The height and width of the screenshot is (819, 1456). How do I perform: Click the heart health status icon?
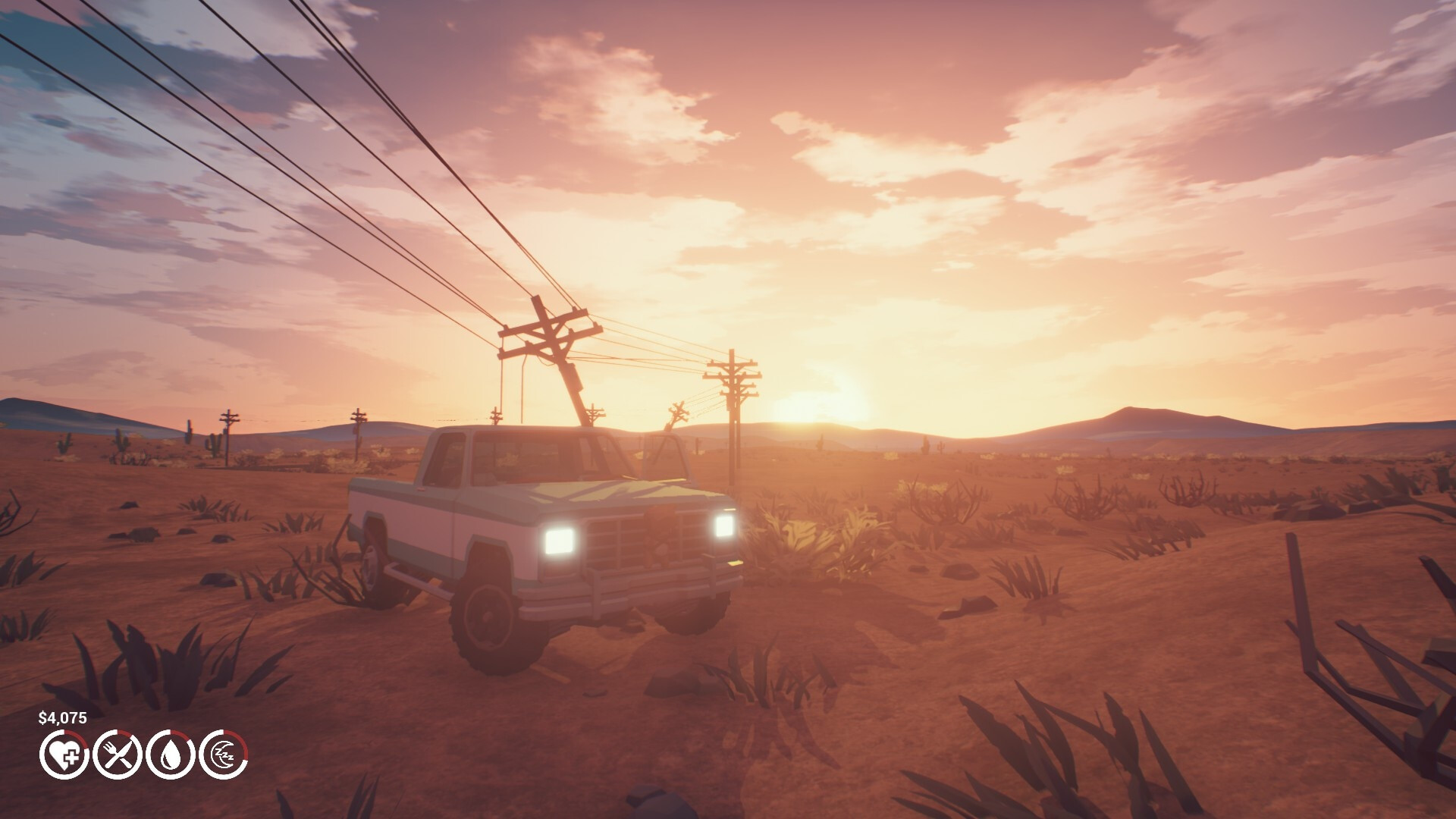point(64,755)
